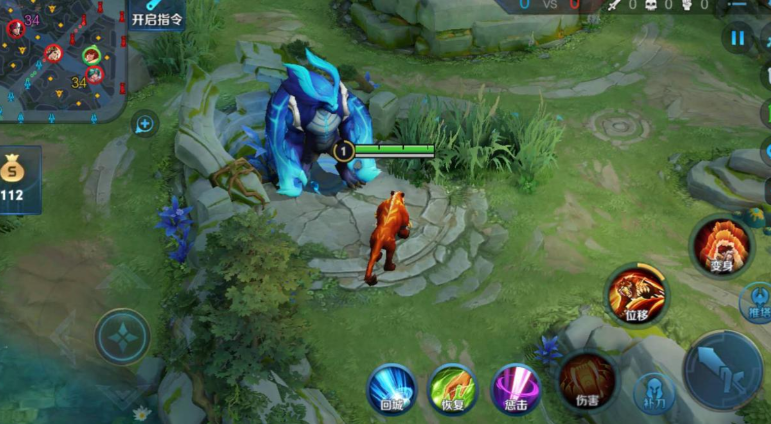This screenshot has height=424, width=771.
Task: Activate the 位移 tiger dash ability
Action: pyautogui.click(x=637, y=295)
